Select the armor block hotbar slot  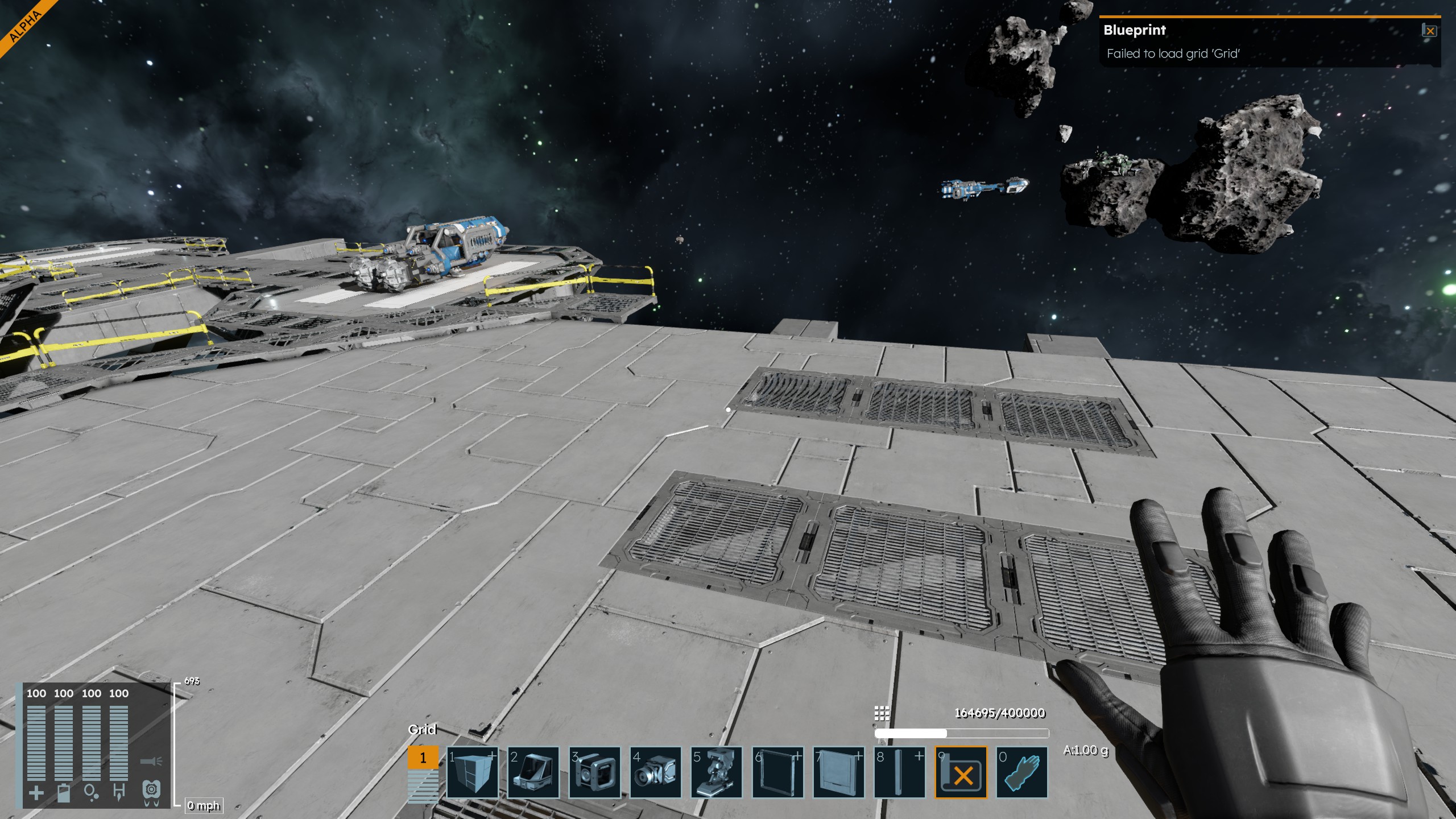(x=473, y=772)
